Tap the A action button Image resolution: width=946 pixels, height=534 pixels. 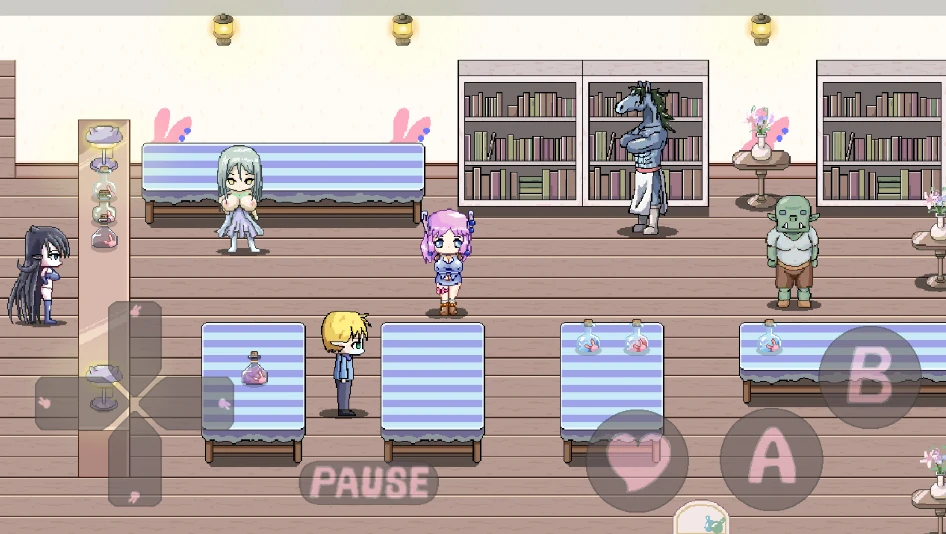[771, 459]
